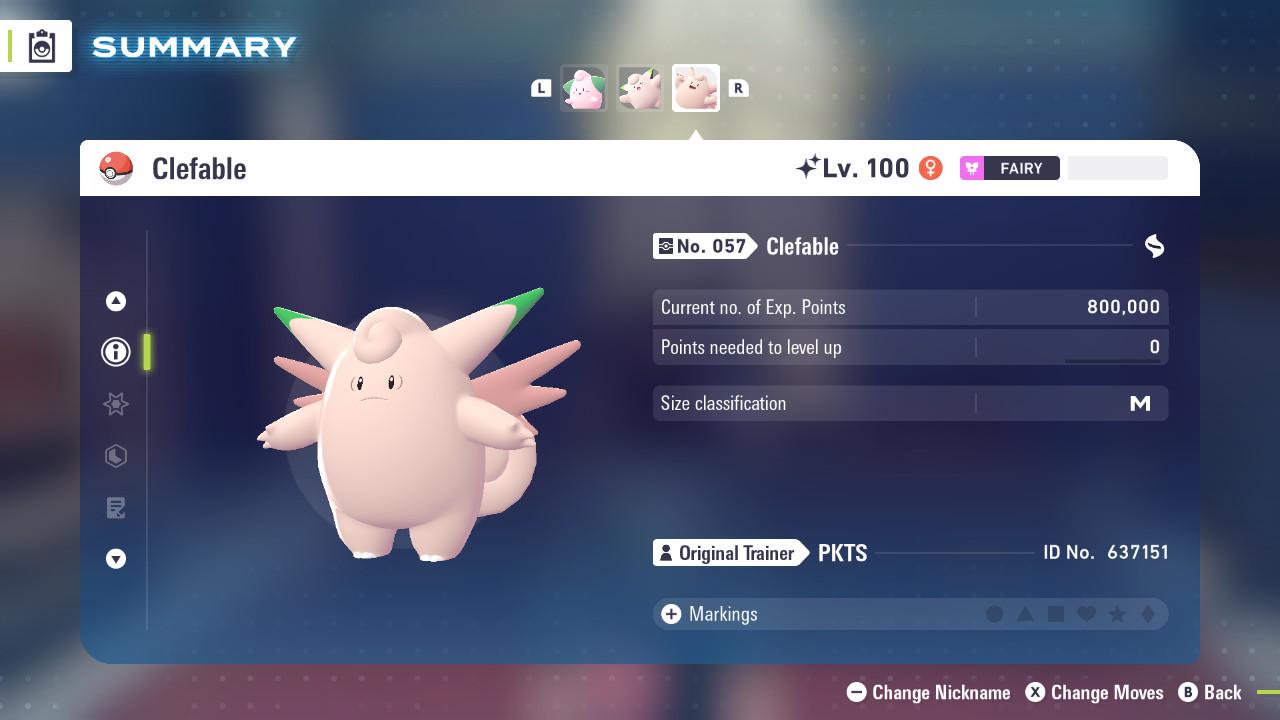Select the female gender symbol
Viewport: 1280px width, 720px height.
(x=930, y=168)
